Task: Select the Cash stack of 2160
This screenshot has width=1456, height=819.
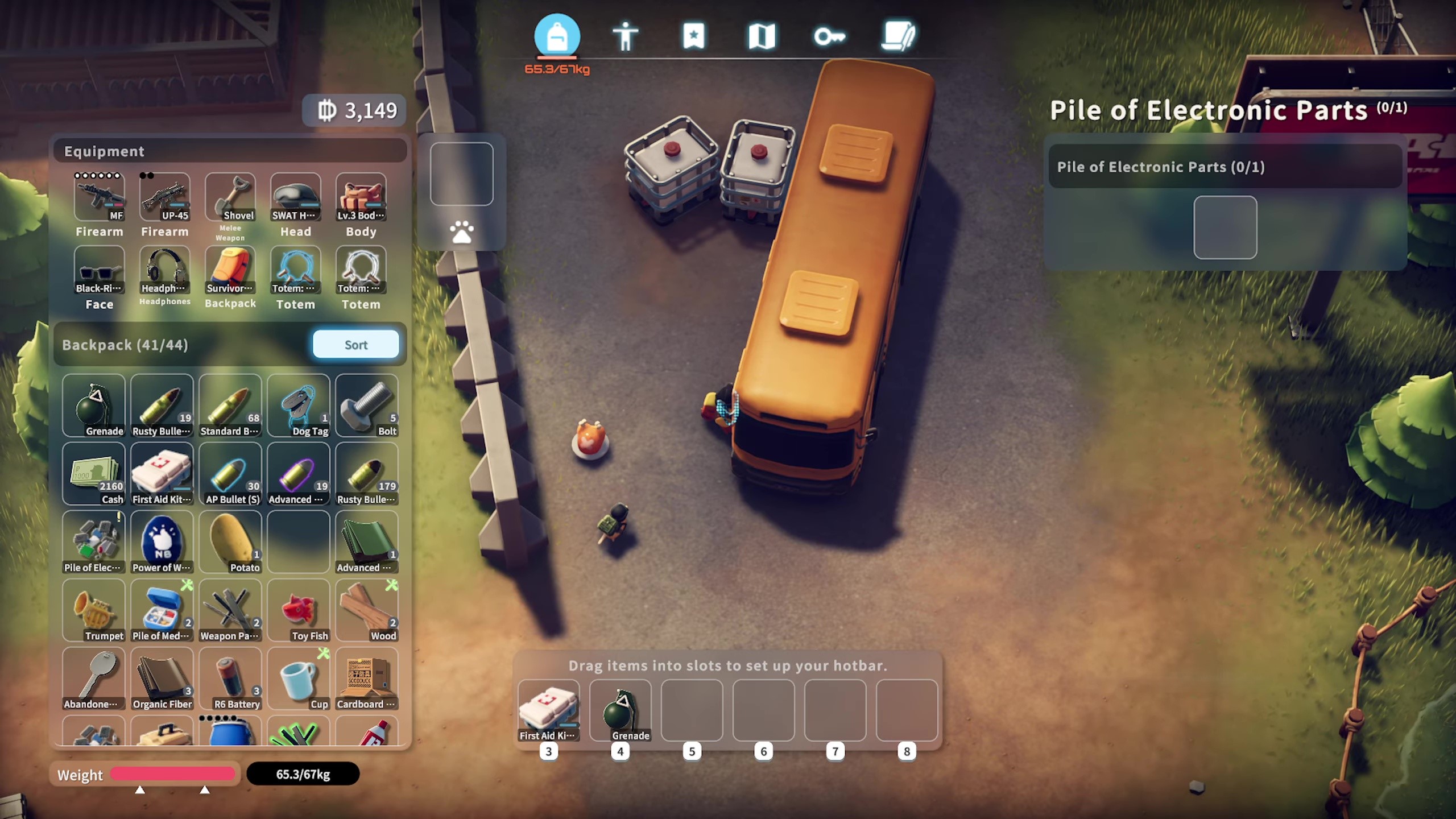Action: (x=94, y=473)
